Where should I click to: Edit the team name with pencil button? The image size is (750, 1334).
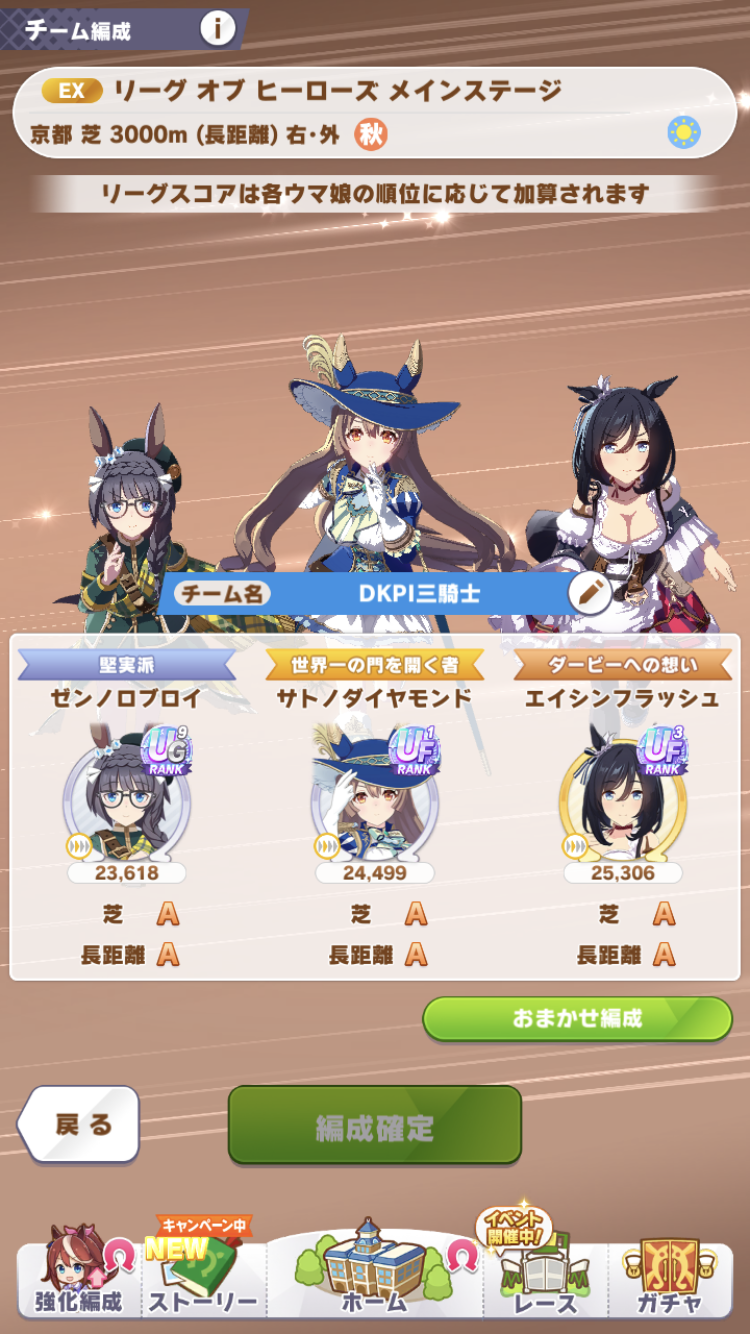(589, 593)
